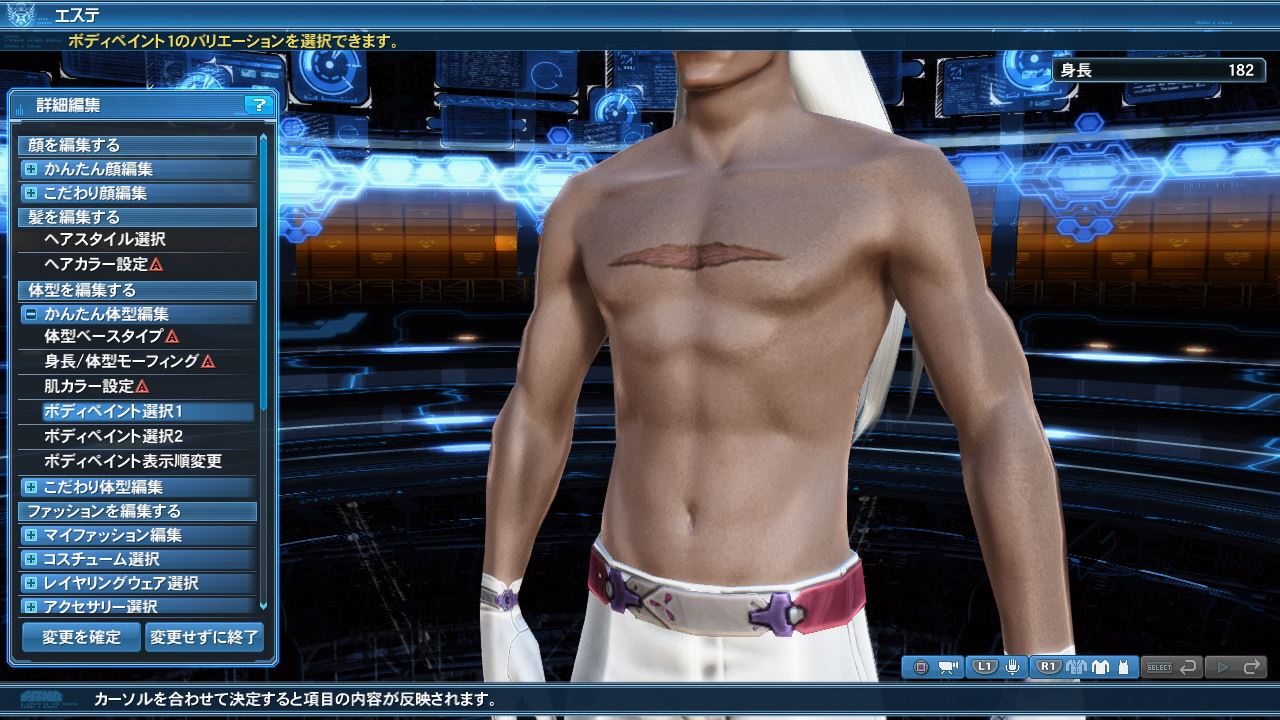This screenshot has height=720, width=1280.
Task: Open 身長/体型モーフィング height morphing
Action: (x=122, y=361)
